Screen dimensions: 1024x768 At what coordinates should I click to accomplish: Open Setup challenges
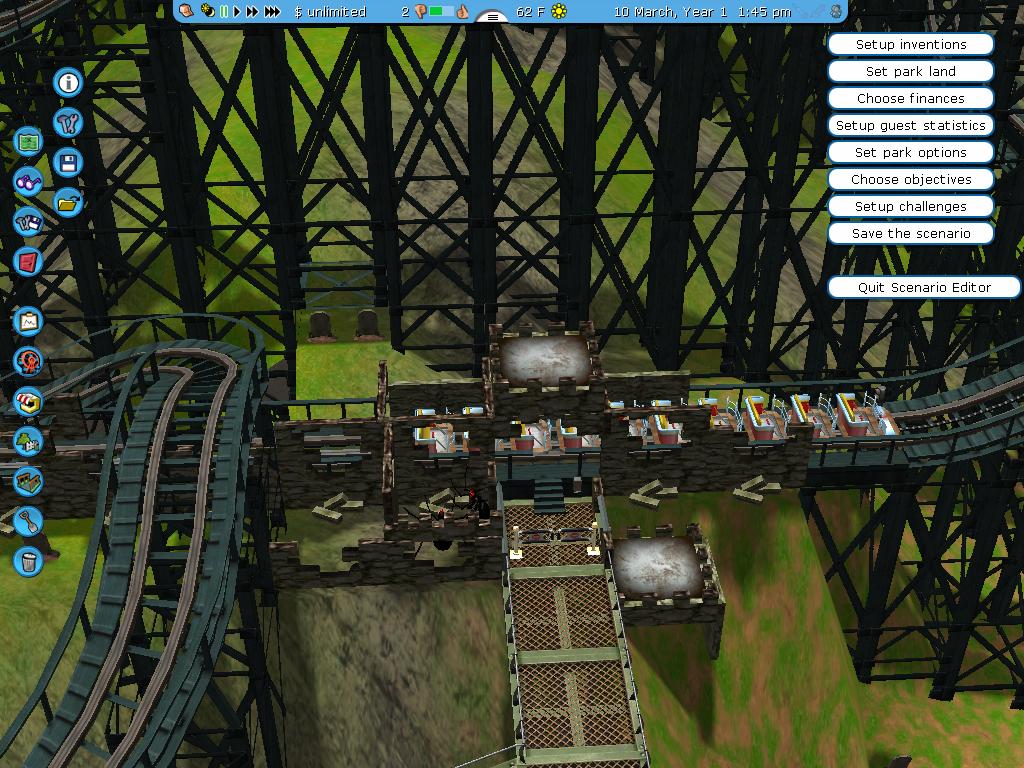point(910,207)
